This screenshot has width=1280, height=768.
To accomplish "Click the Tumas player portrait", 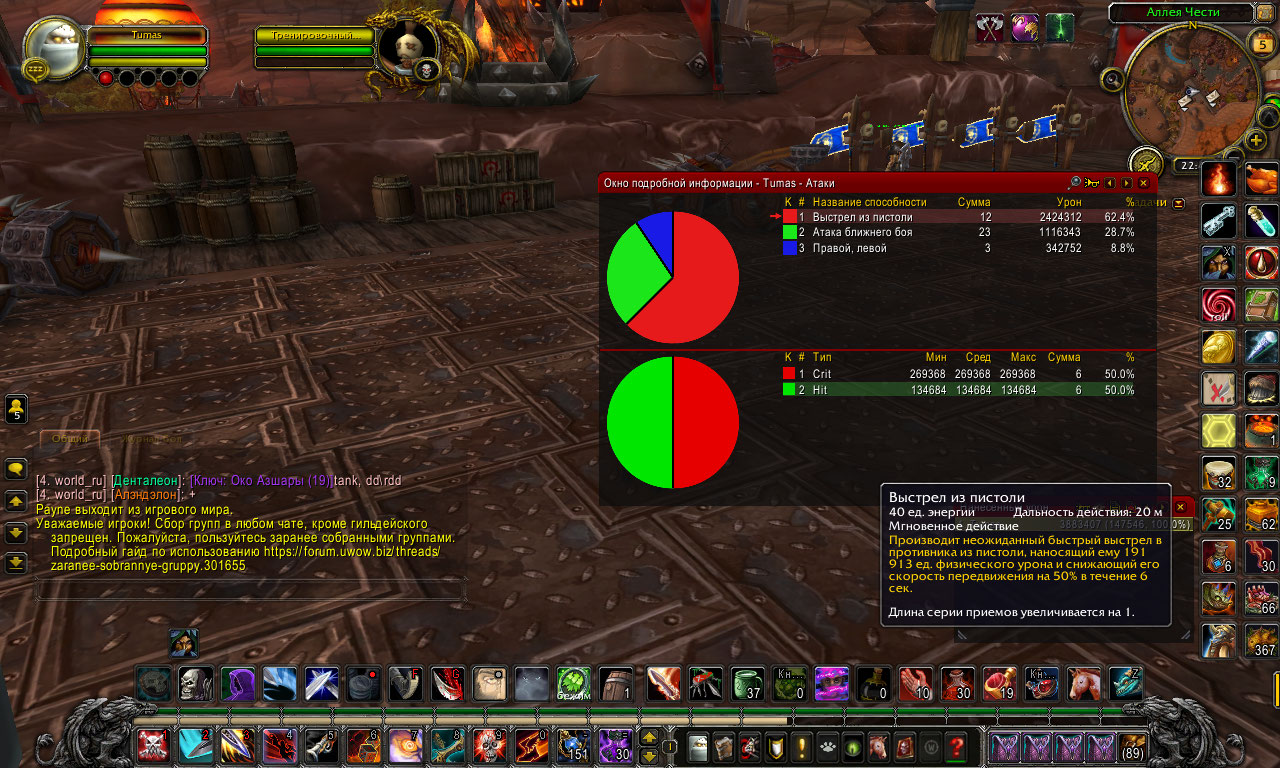I will 55,50.
